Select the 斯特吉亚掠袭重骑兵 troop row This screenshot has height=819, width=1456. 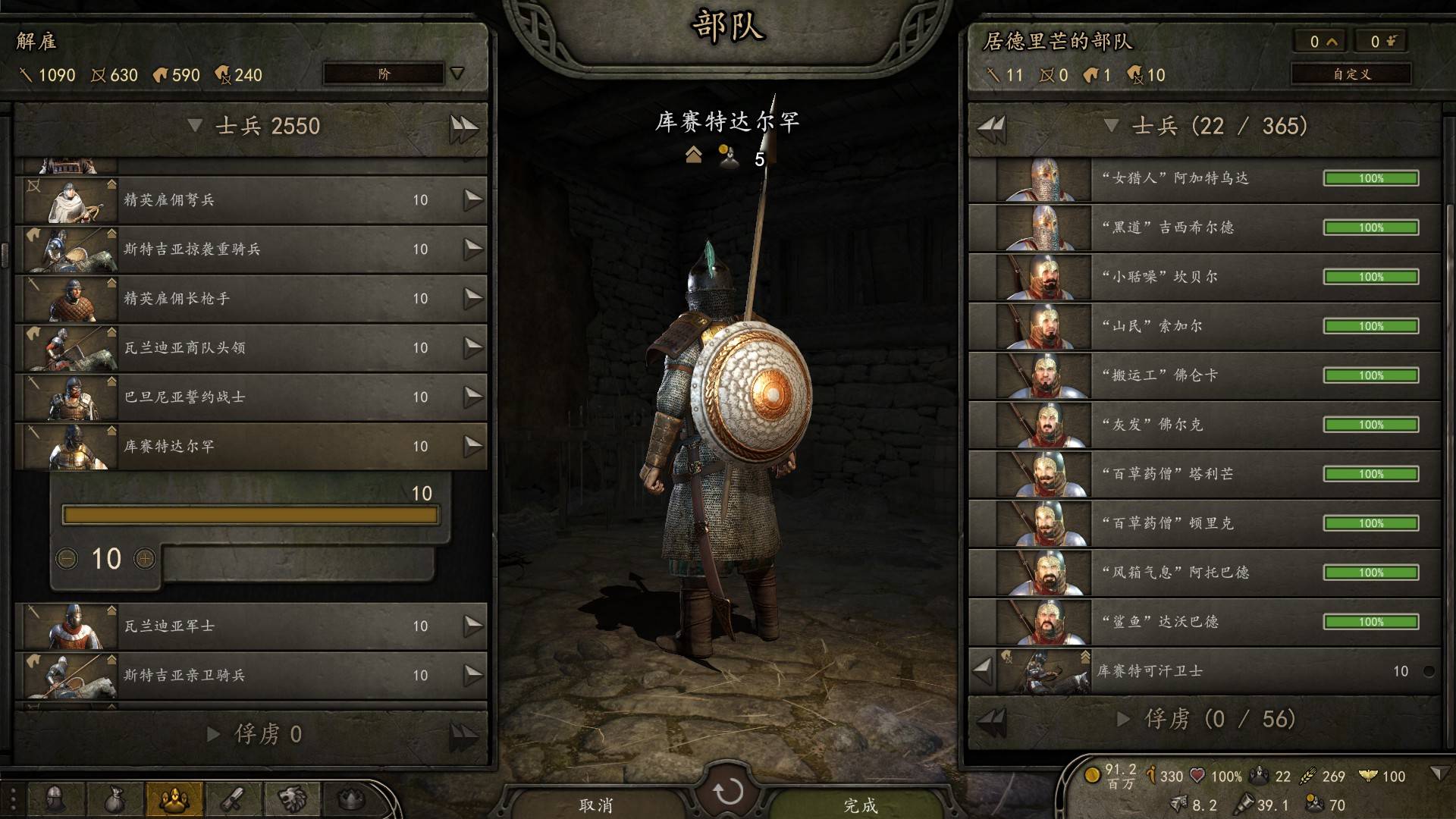[250, 249]
